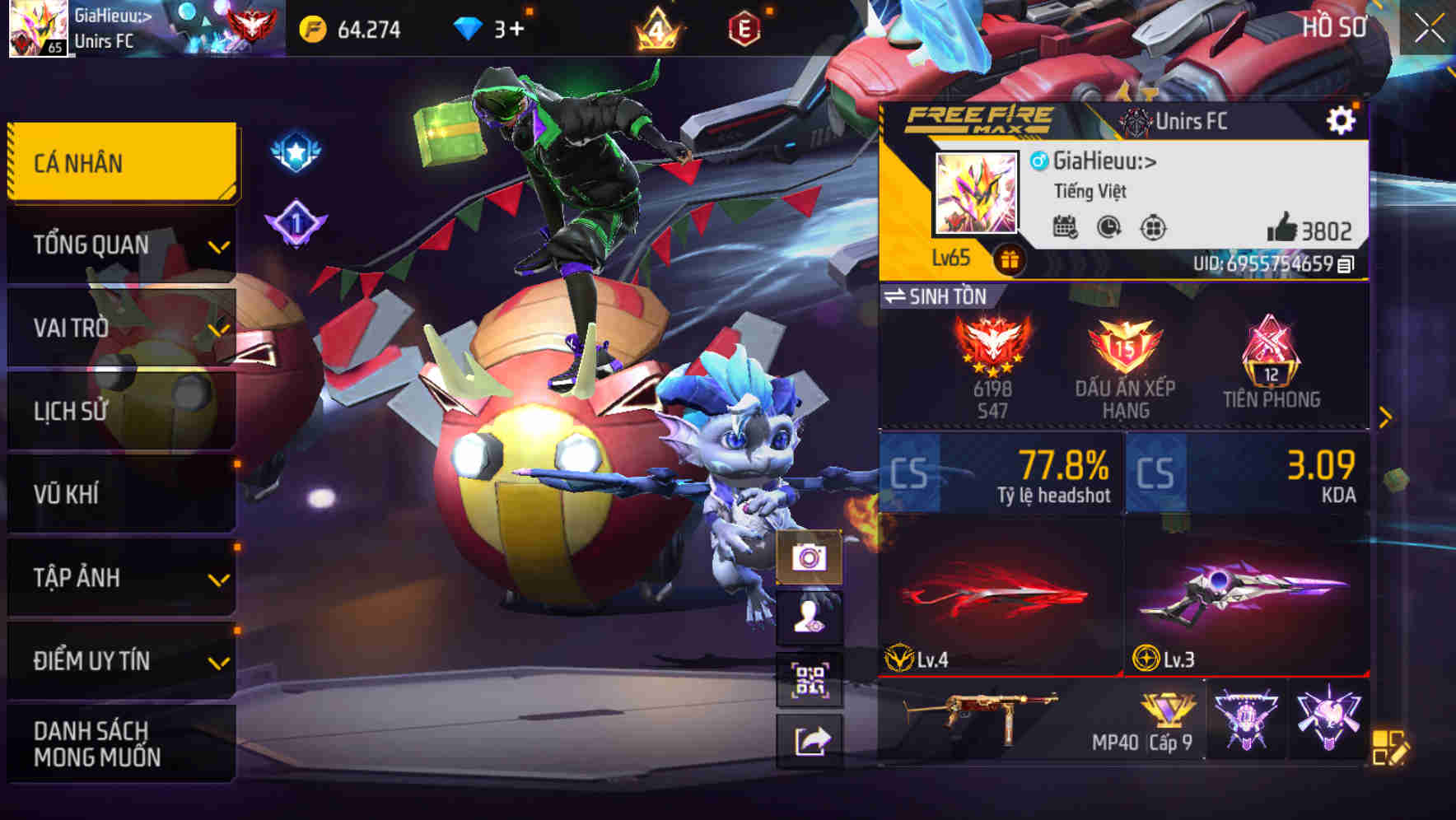
Task: Click the camera screenshot icon
Action: (811, 558)
